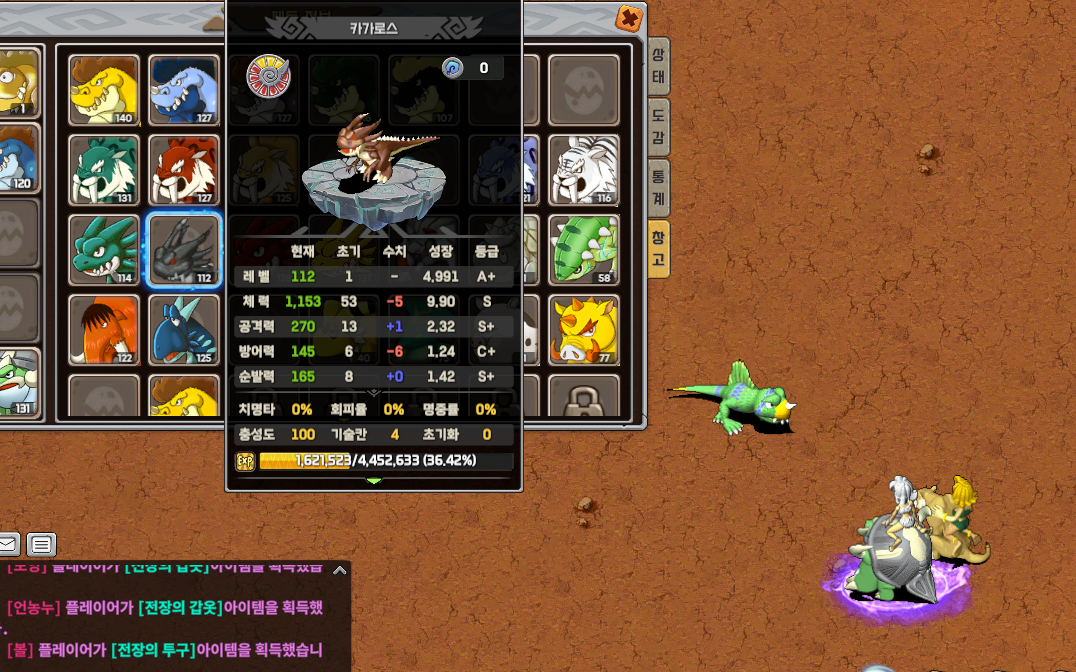
Task: Select the orange mammoth pet level 122
Action: [x=104, y=330]
